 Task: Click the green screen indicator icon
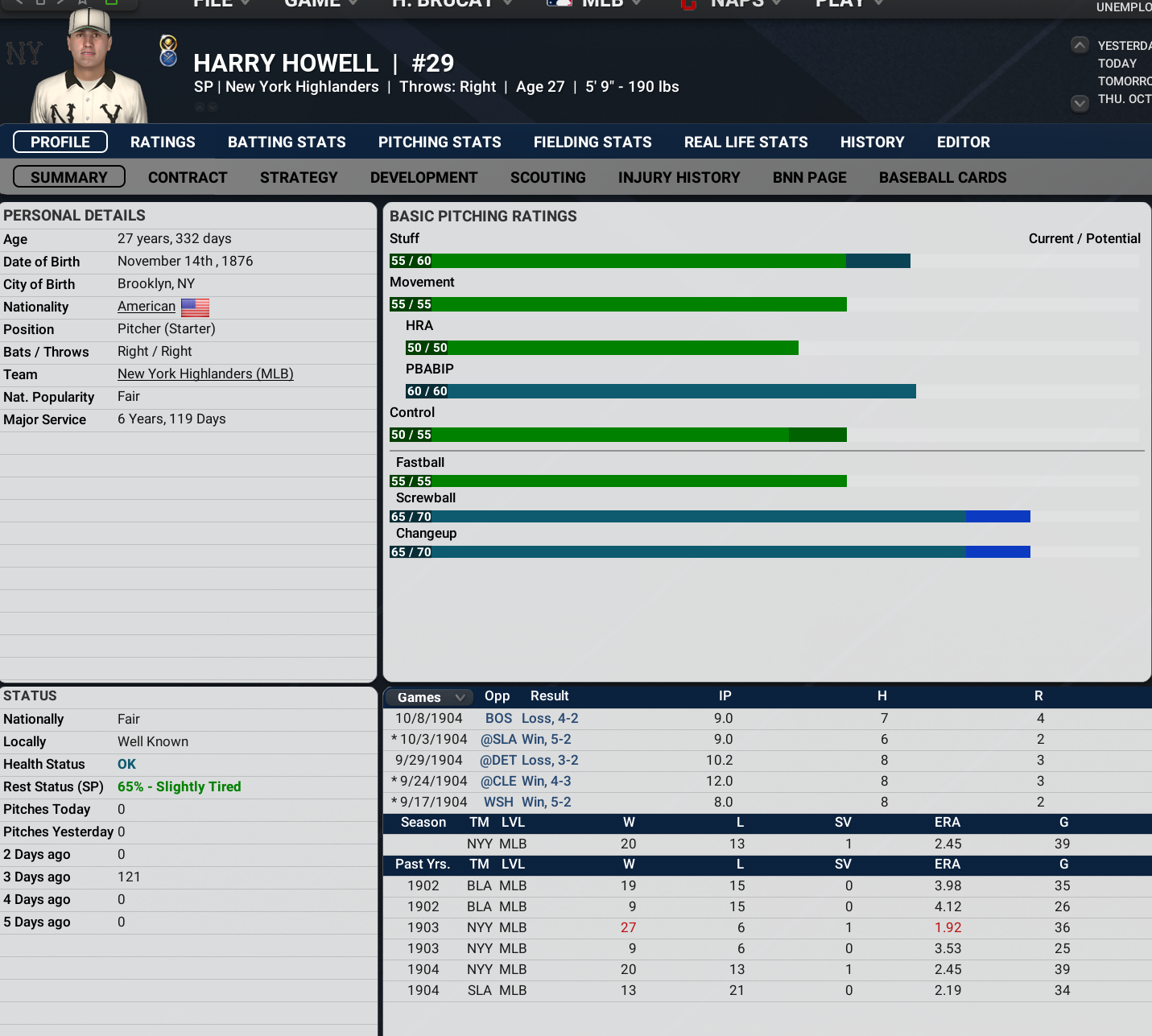click(111, 3)
